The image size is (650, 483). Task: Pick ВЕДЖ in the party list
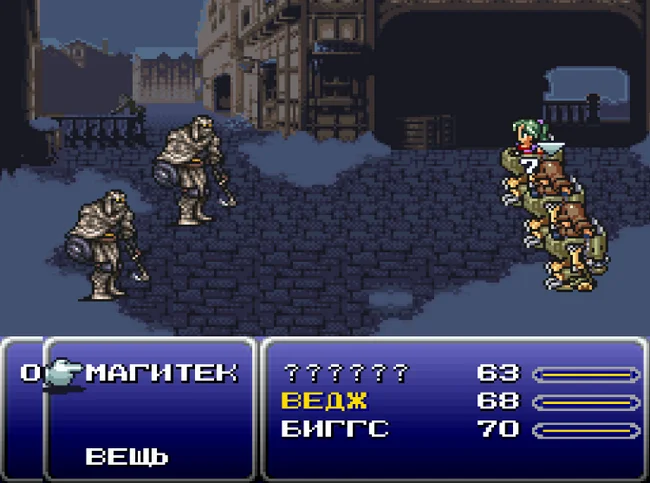pos(324,402)
